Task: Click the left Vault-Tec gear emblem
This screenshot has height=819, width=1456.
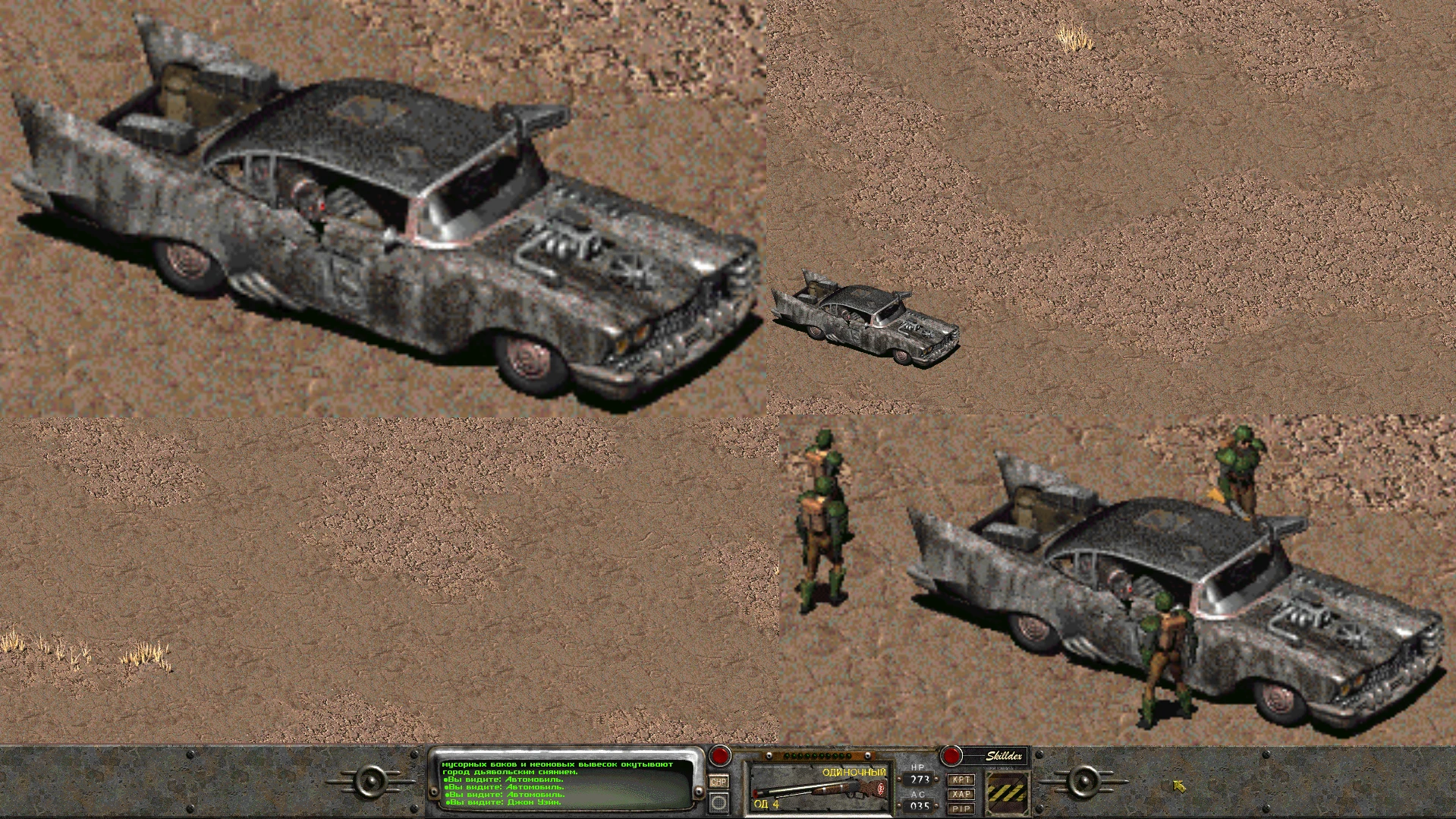Action: [370, 782]
